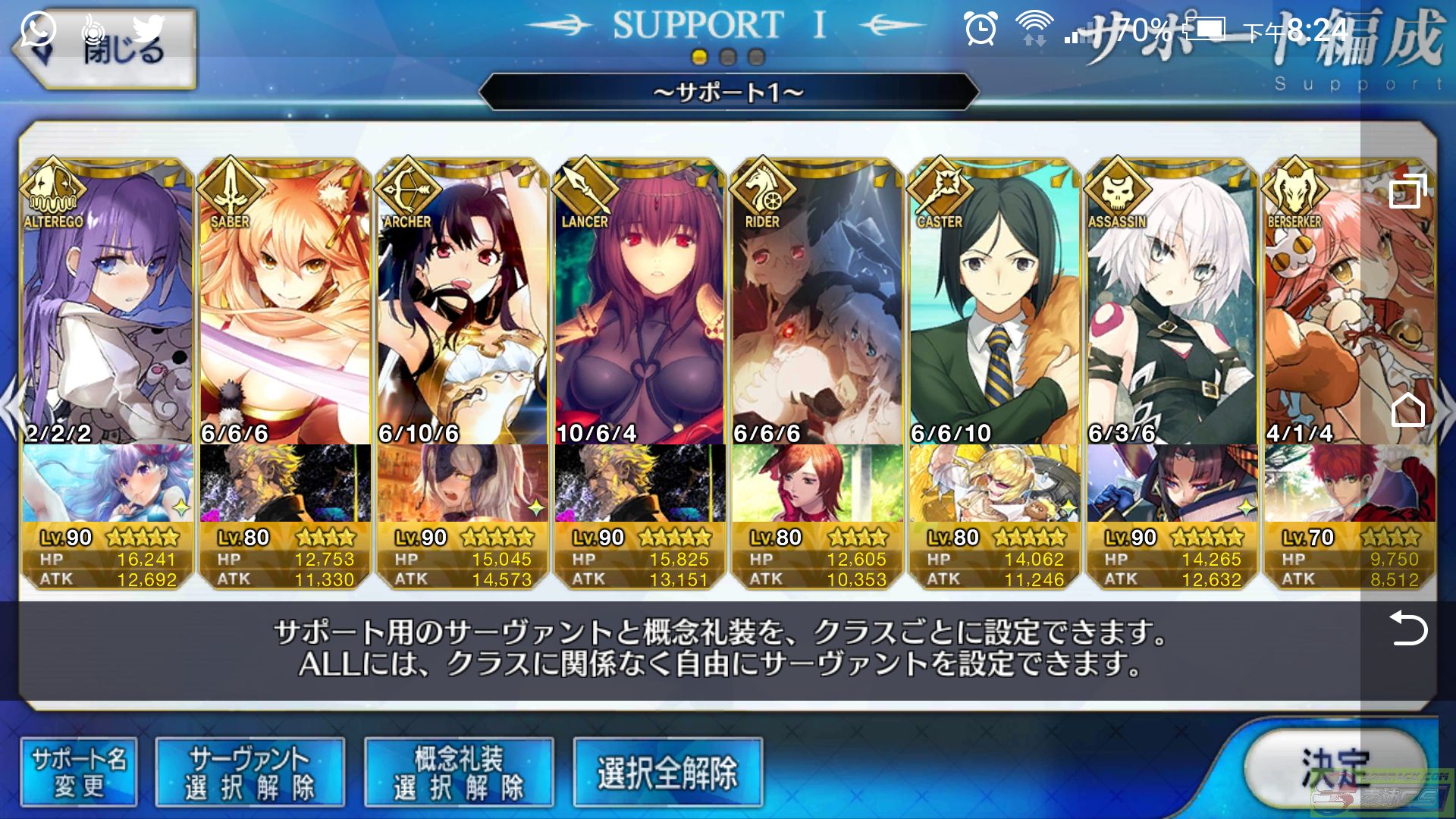The height and width of the screenshot is (819, 1456).
Task: Select the Caster servant card
Action: click(x=994, y=303)
